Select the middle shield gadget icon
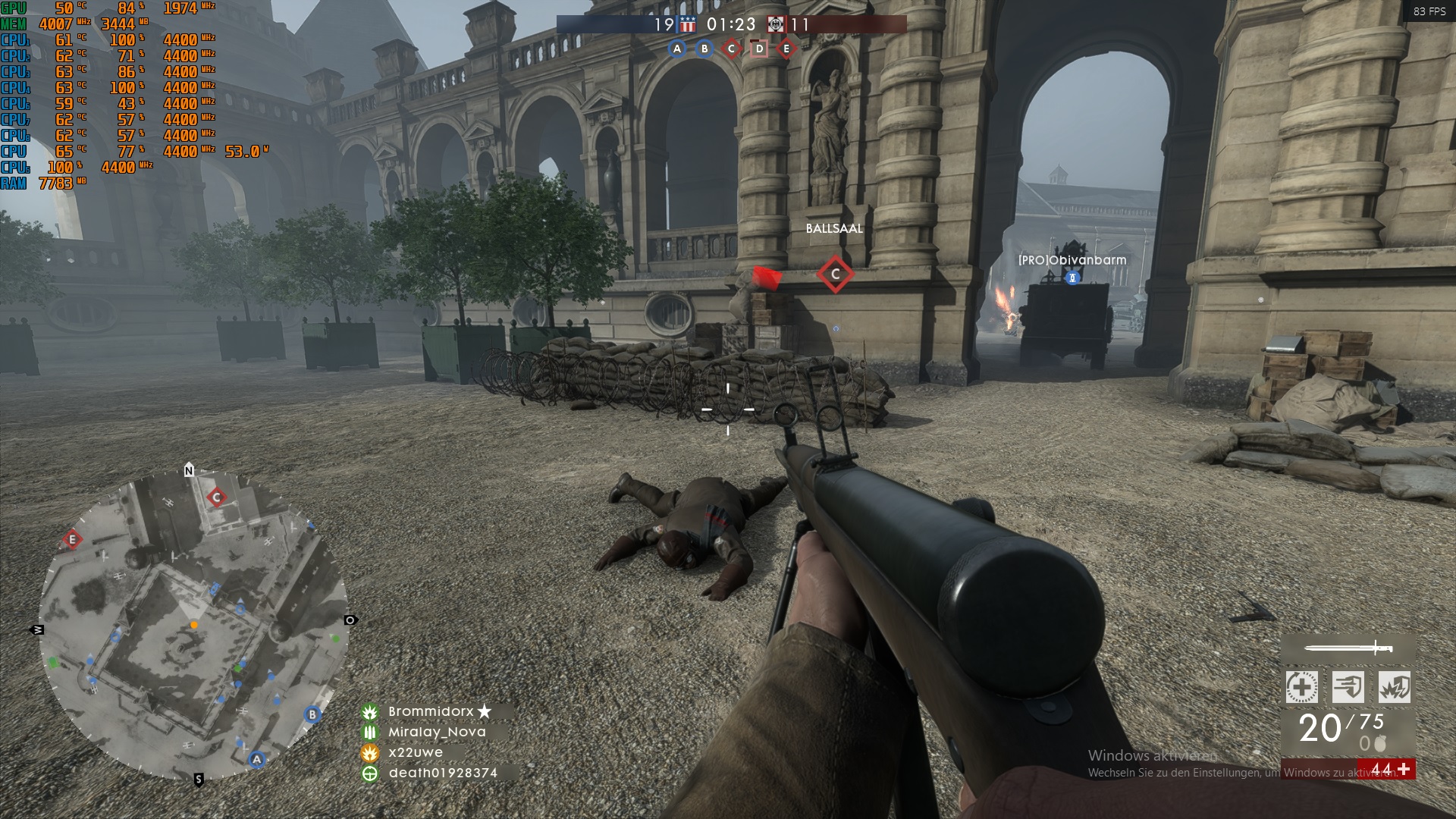 [x=1347, y=687]
